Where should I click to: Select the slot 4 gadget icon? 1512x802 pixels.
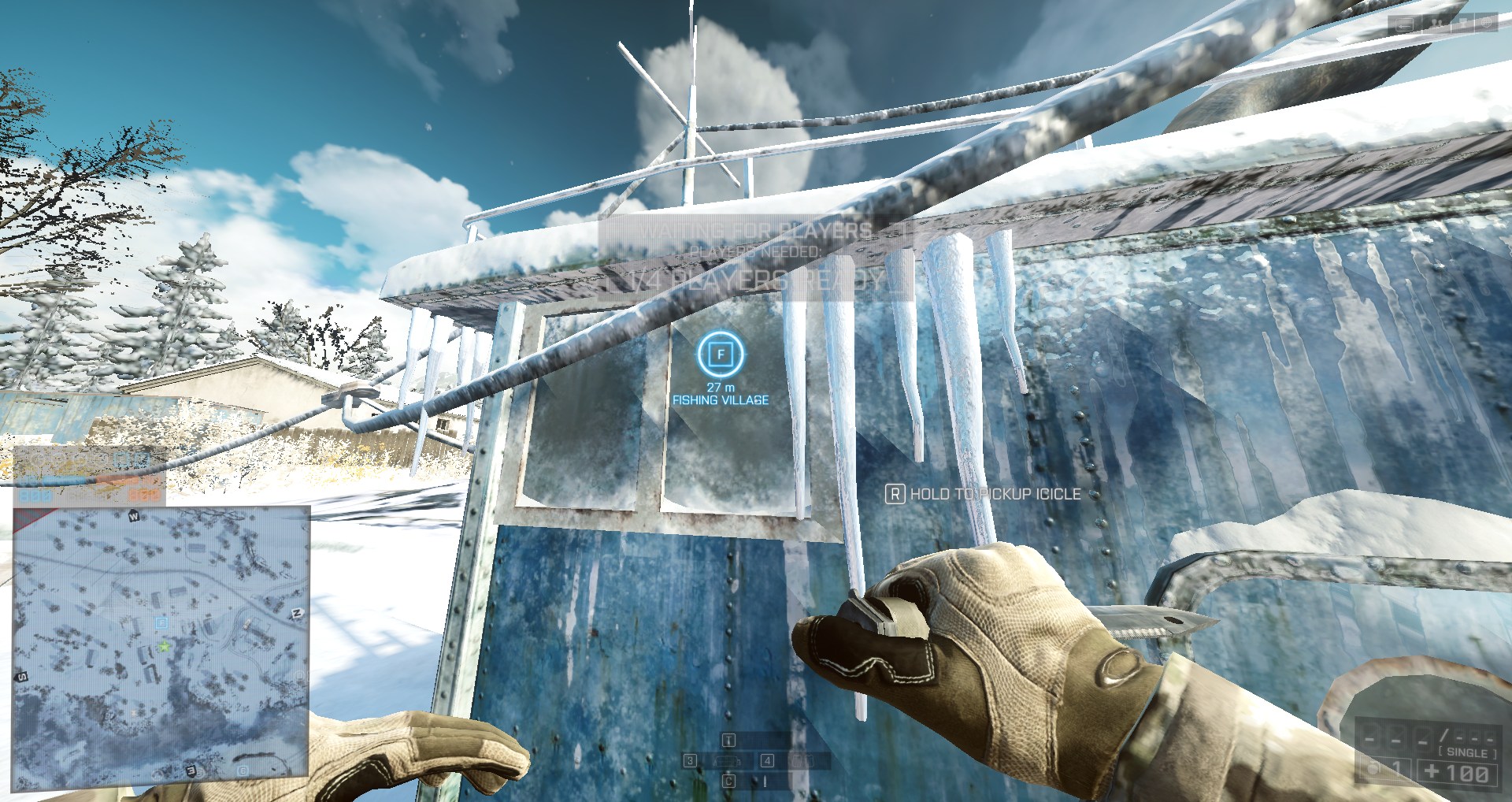coord(803,761)
